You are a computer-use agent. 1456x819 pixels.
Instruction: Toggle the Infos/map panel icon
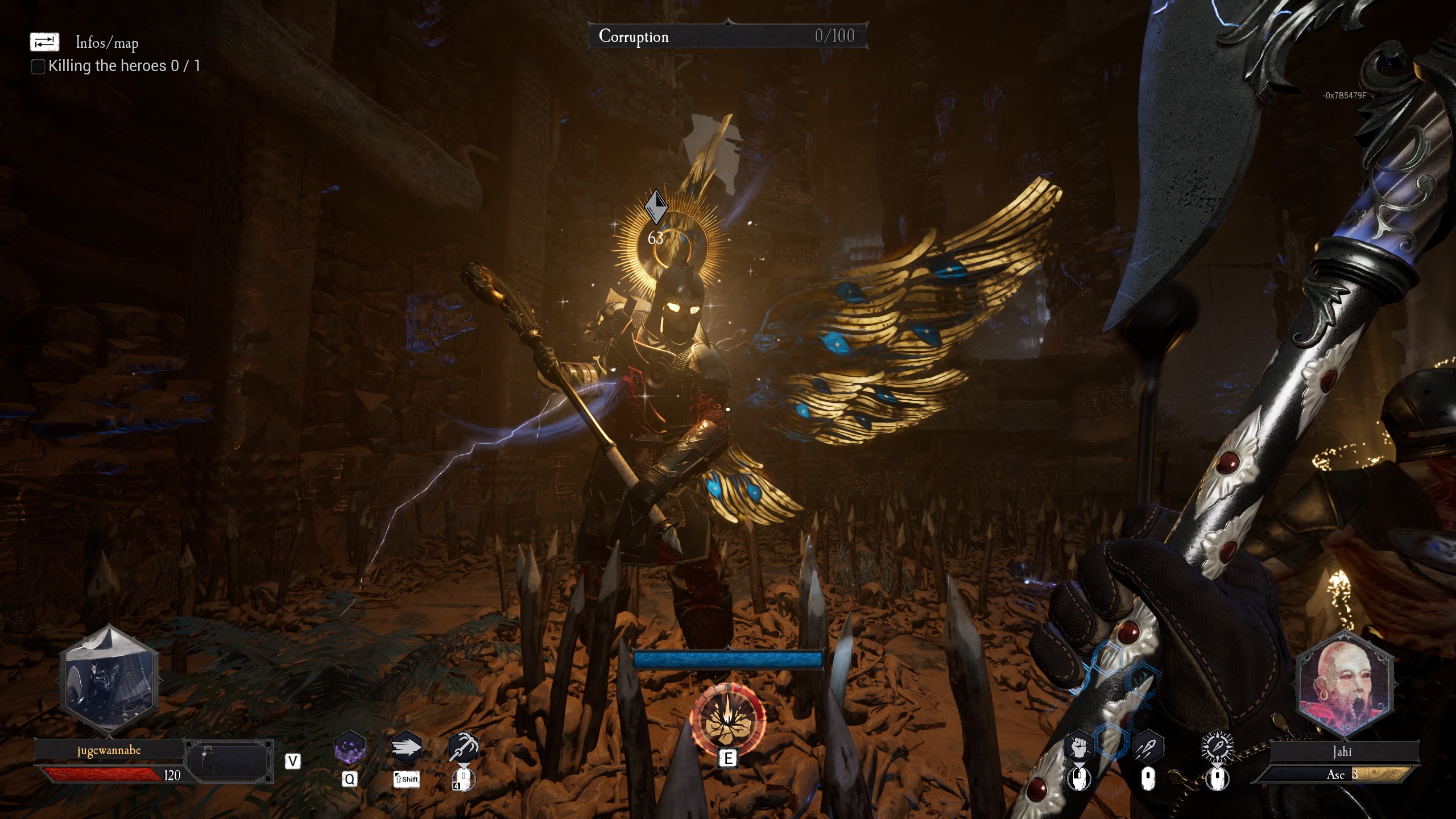click(x=44, y=42)
